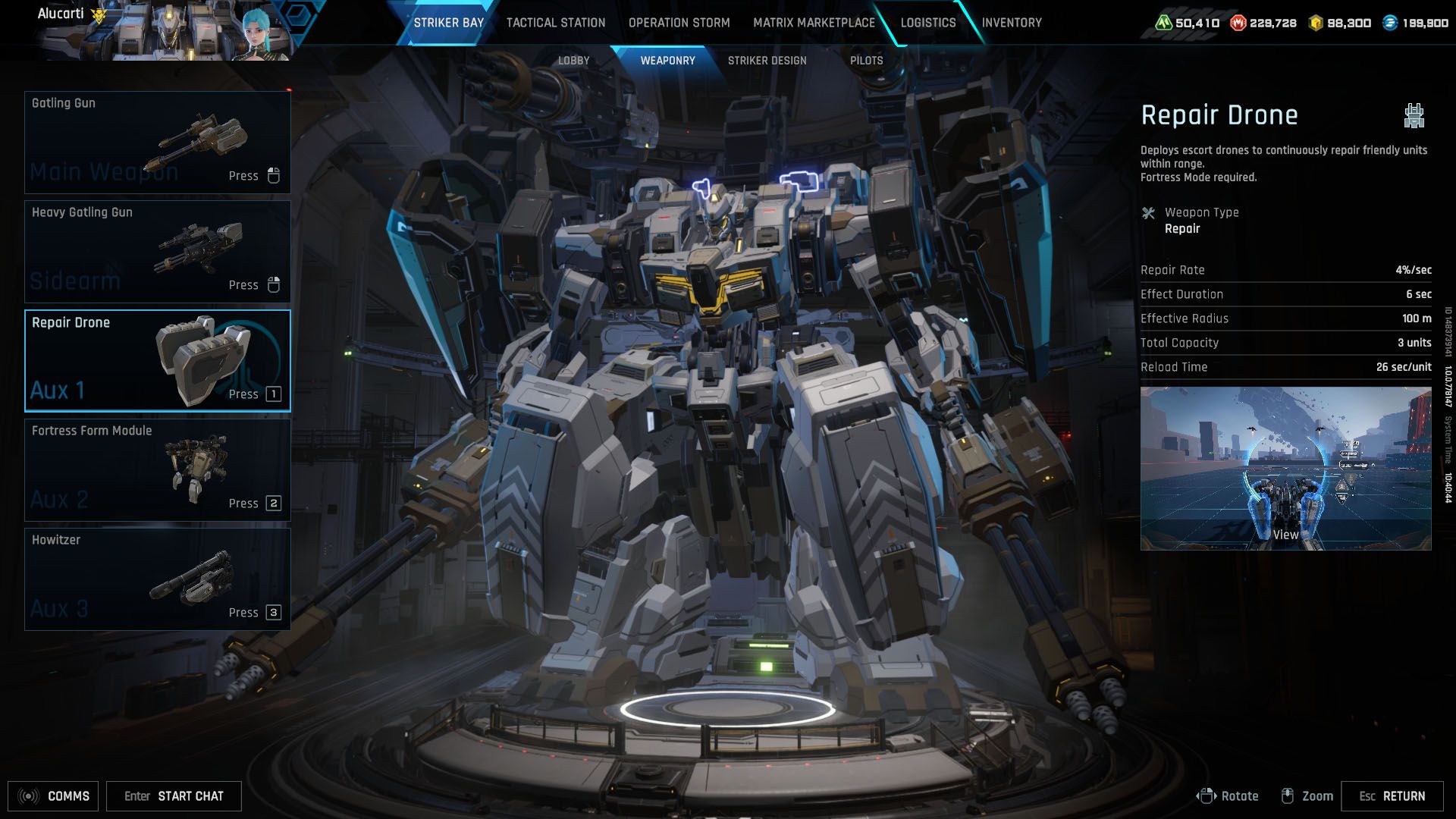The width and height of the screenshot is (1456, 819).
Task: Open the LOGISTICS menu
Action: pyautogui.click(x=927, y=23)
